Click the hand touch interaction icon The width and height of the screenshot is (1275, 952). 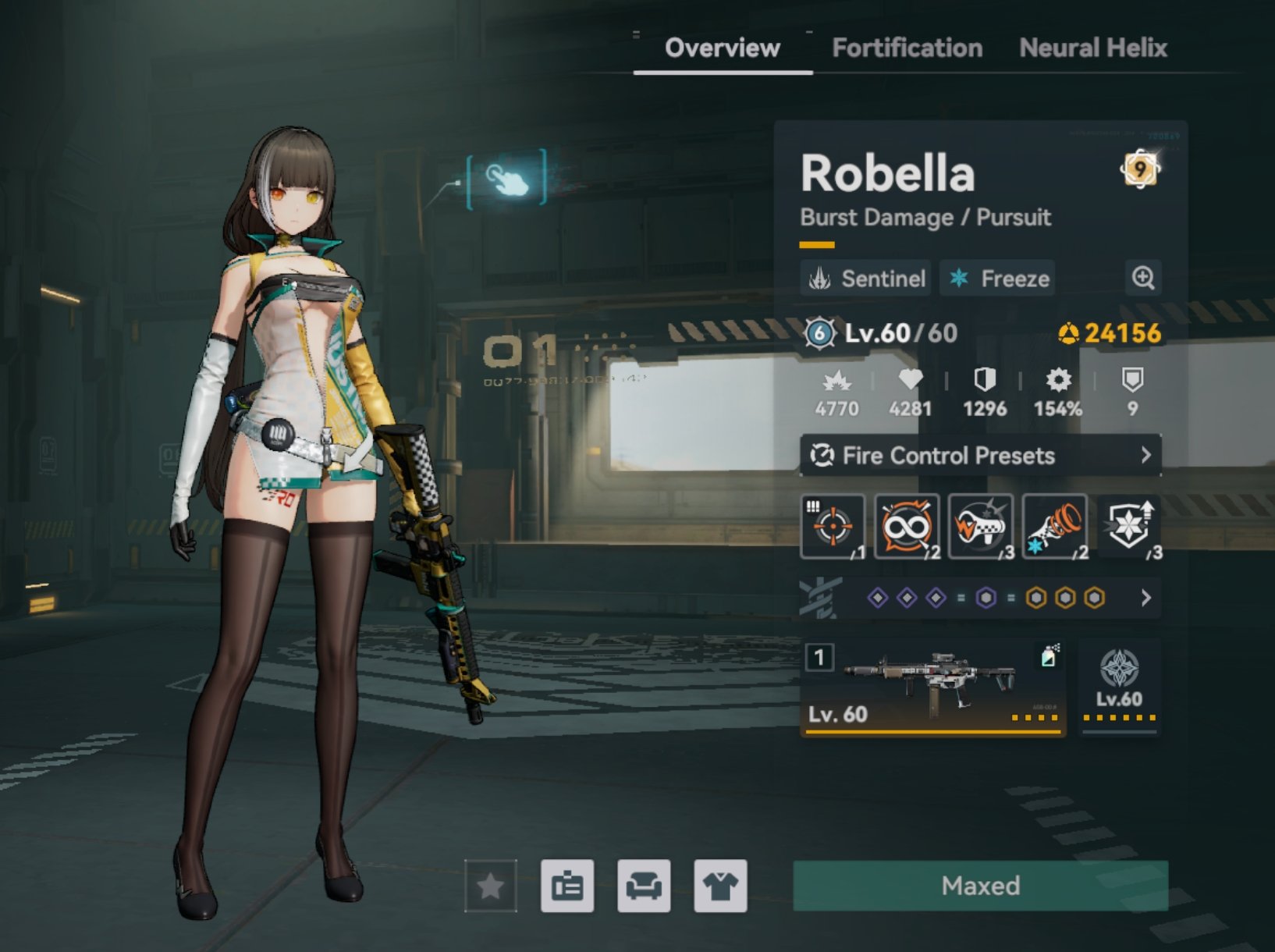[506, 179]
